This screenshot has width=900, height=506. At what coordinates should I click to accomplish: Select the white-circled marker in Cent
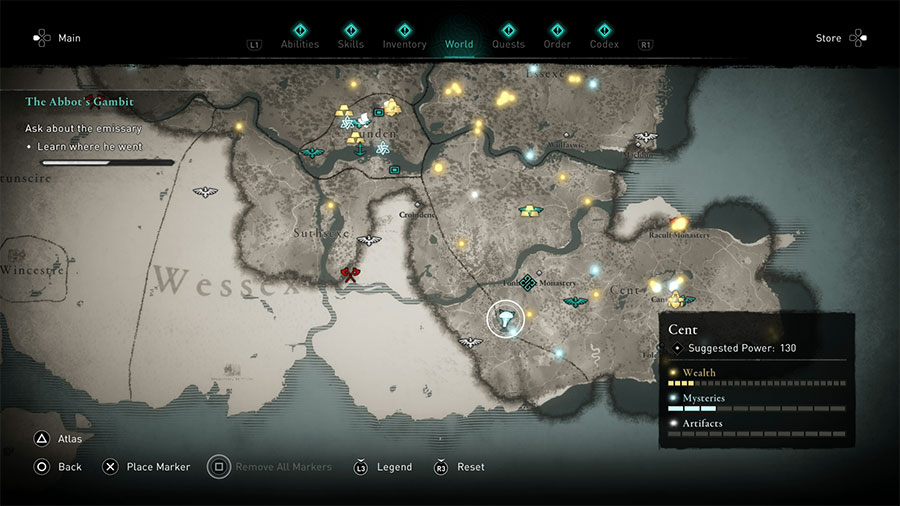[507, 320]
